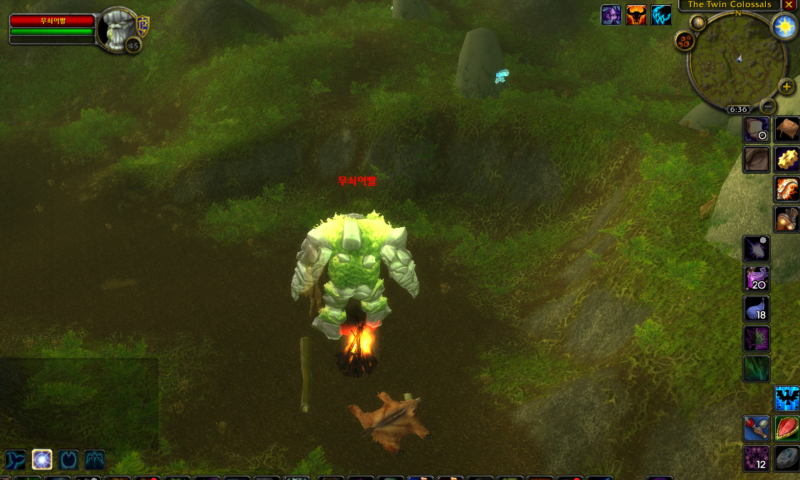Zoom in the minimap with the plus button
The width and height of the screenshot is (800, 480).
(787, 87)
